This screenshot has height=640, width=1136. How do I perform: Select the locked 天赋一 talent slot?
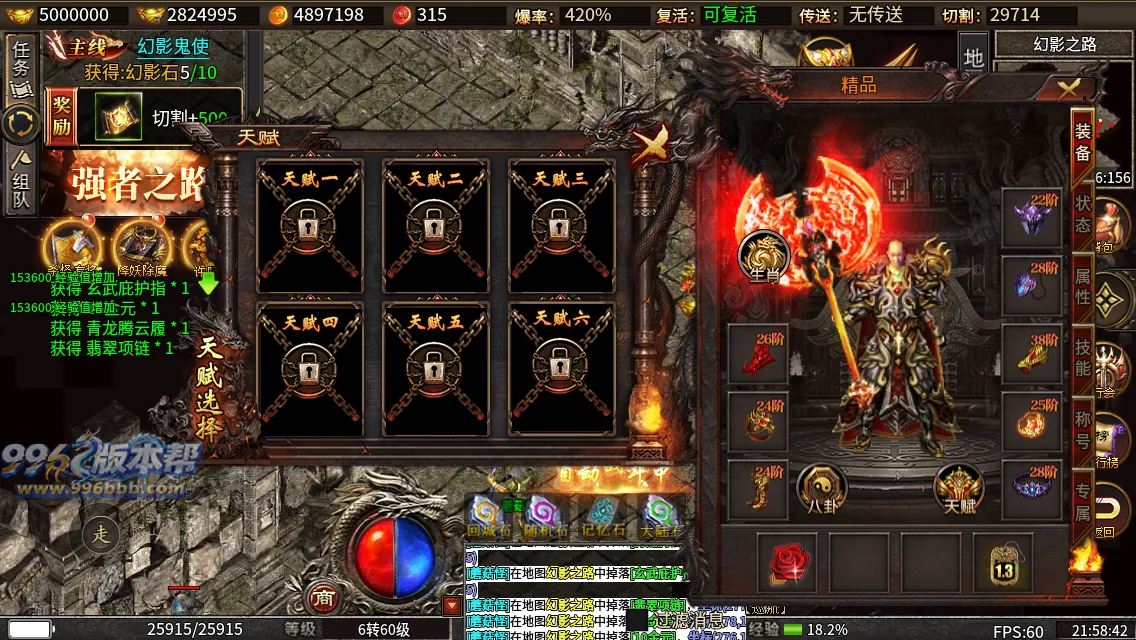pyautogui.click(x=309, y=226)
